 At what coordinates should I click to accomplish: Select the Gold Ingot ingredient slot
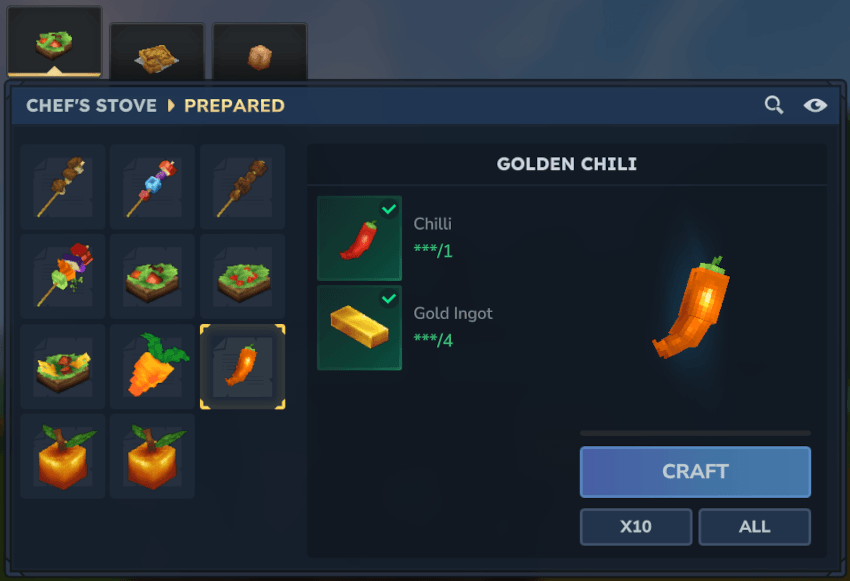[360, 328]
